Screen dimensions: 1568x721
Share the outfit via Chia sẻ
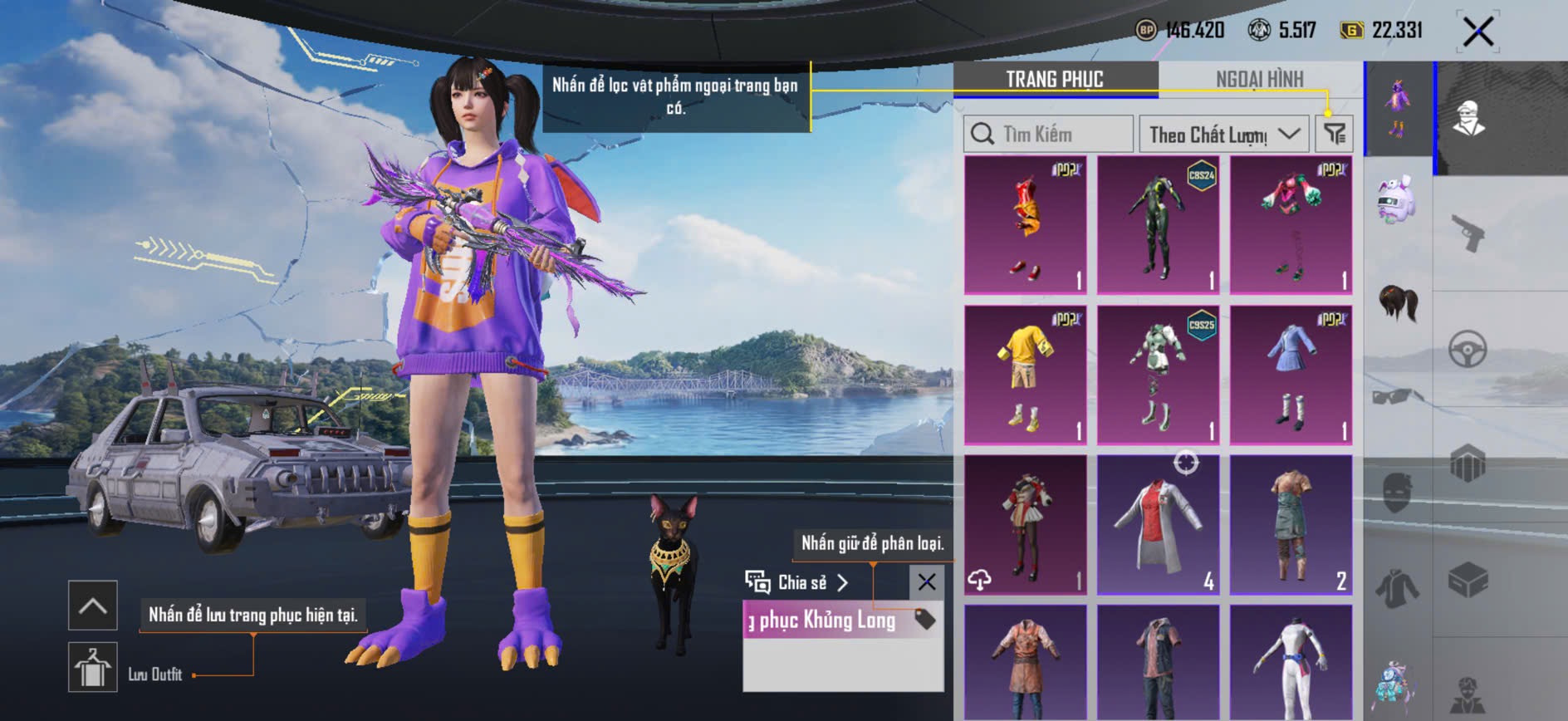(x=797, y=582)
